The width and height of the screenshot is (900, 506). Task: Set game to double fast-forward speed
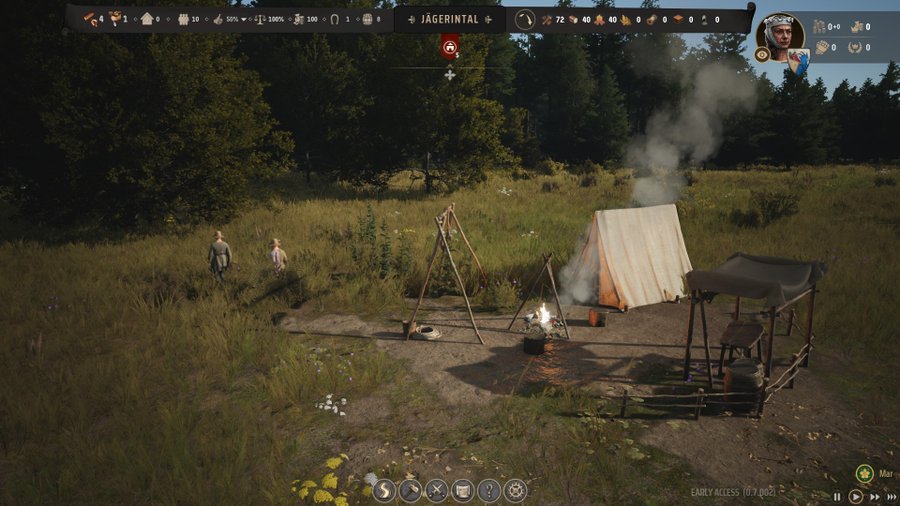coord(874,496)
